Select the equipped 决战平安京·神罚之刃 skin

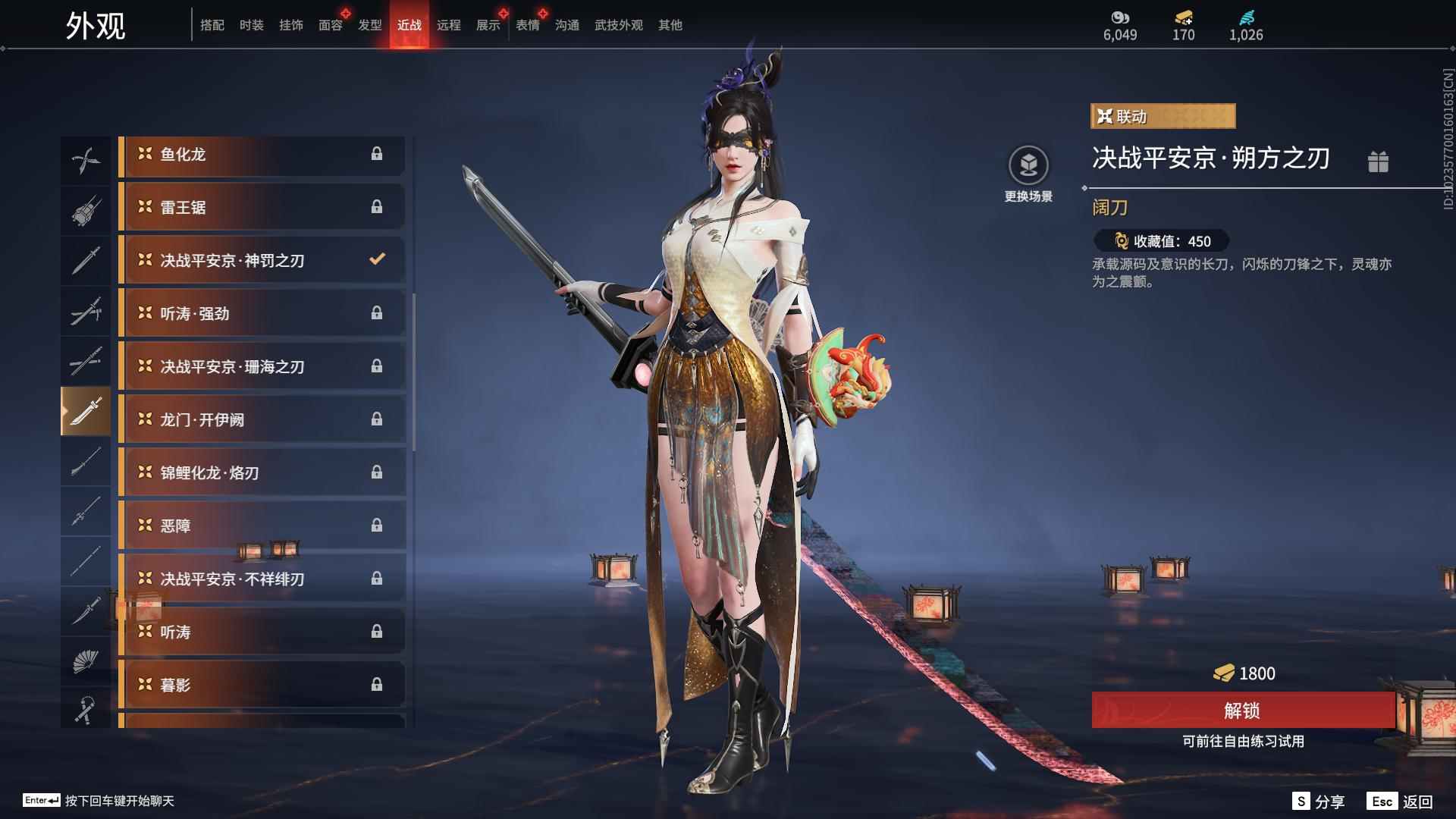click(262, 259)
